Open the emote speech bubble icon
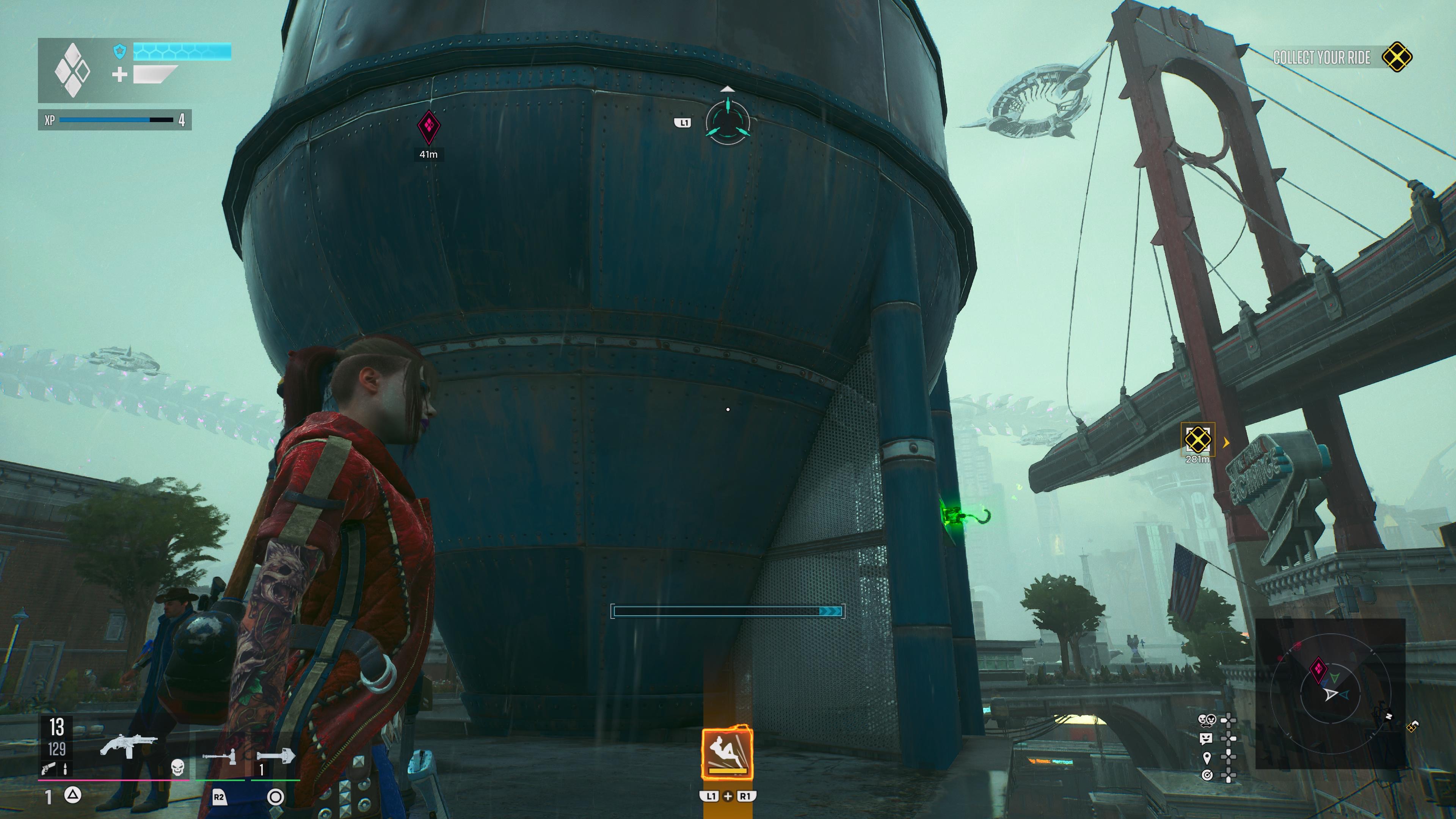The height and width of the screenshot is (819, 1456). pos(1206,738)
